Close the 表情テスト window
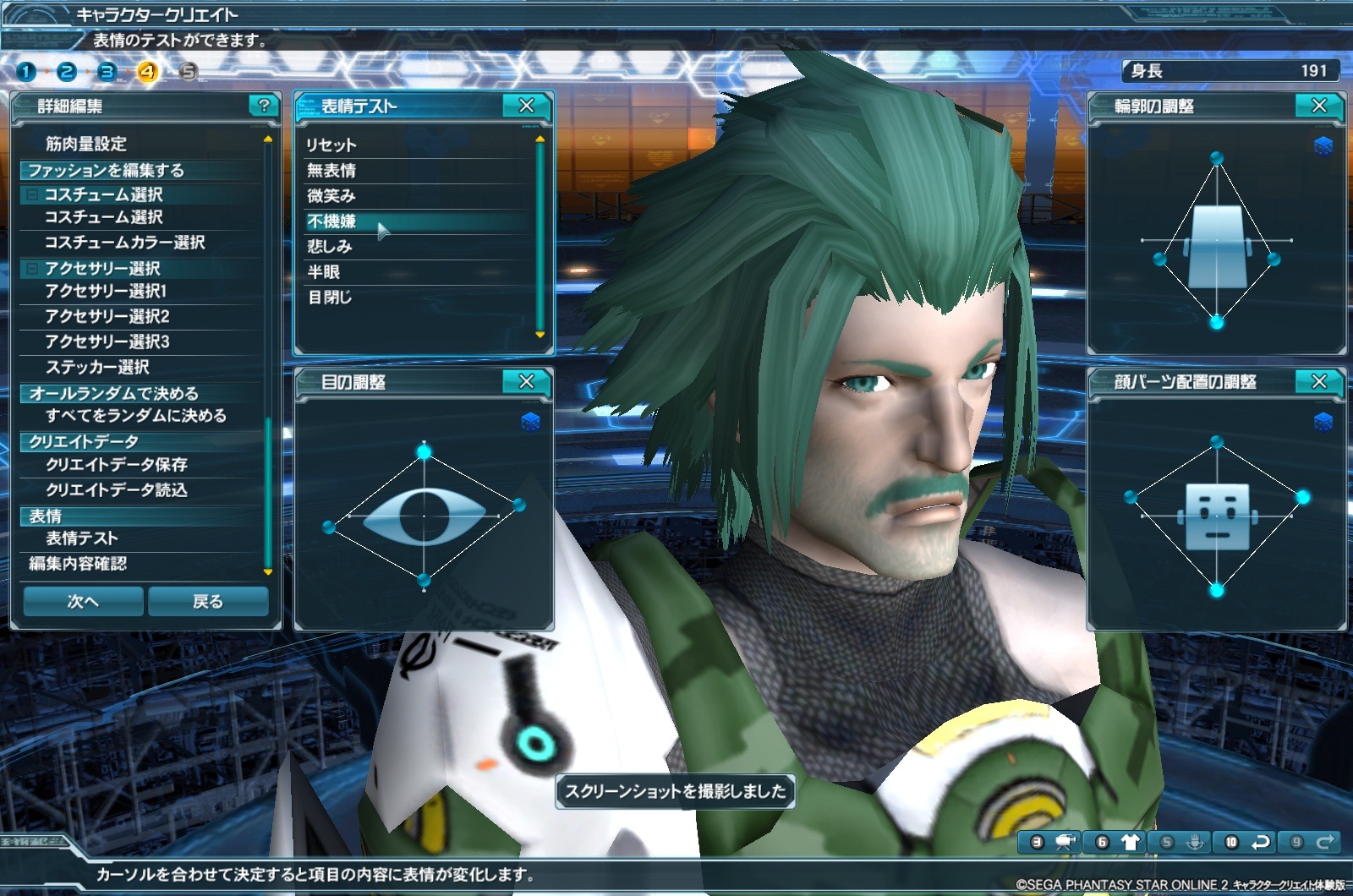The width and height of the screenshot is (1353, 896). 526,106
